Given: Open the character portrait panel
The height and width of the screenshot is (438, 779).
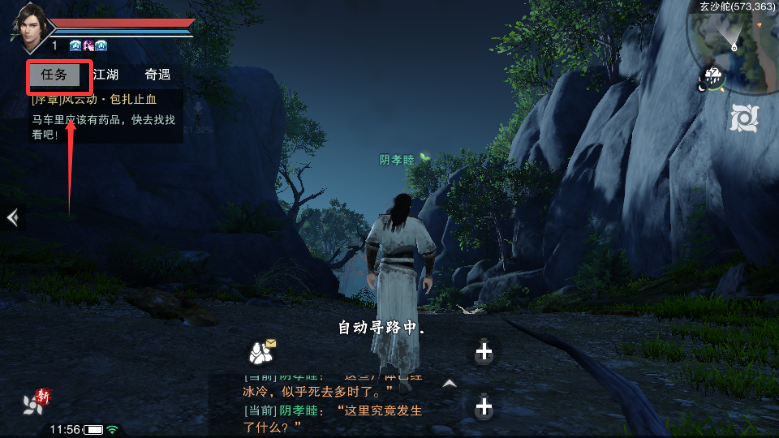Looking at the screenshot, I should point(29,26).
